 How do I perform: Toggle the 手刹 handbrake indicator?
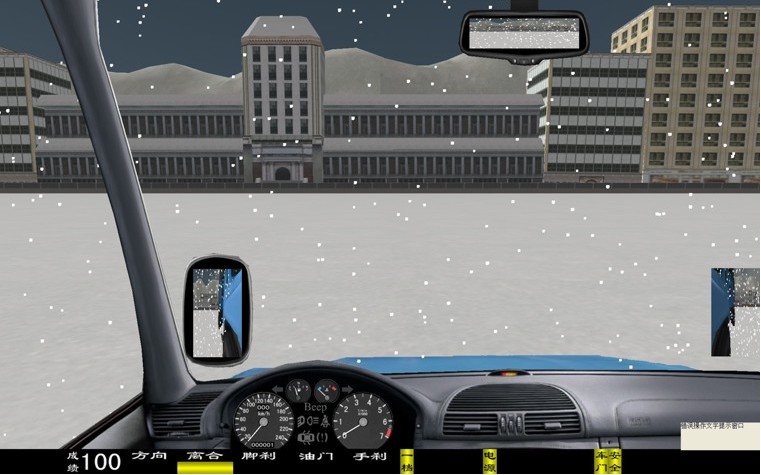point(369,457)
